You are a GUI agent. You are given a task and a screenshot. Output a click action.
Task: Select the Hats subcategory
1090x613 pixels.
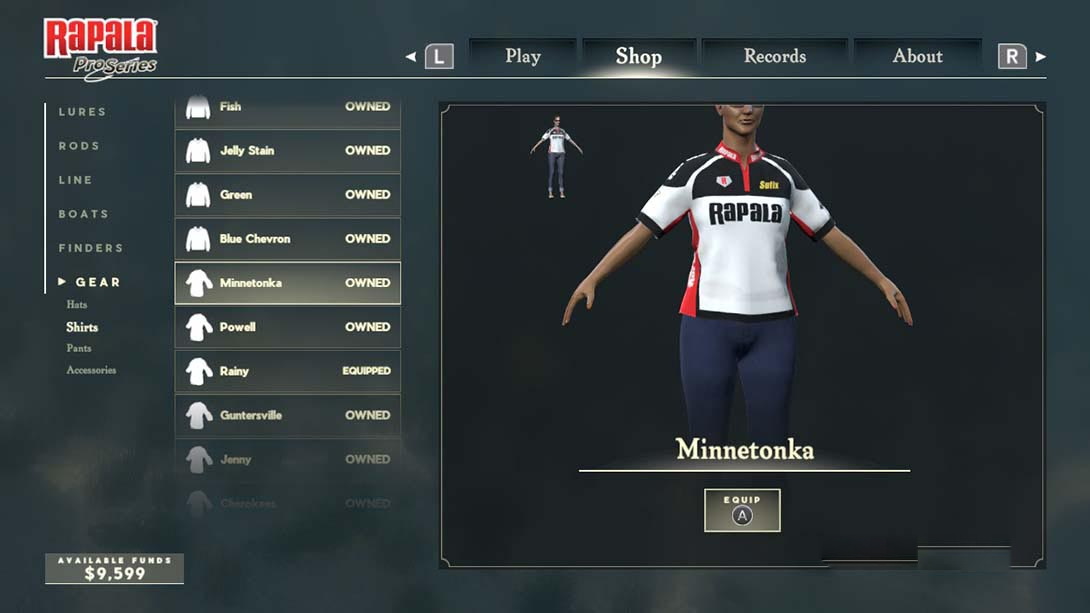77,304
